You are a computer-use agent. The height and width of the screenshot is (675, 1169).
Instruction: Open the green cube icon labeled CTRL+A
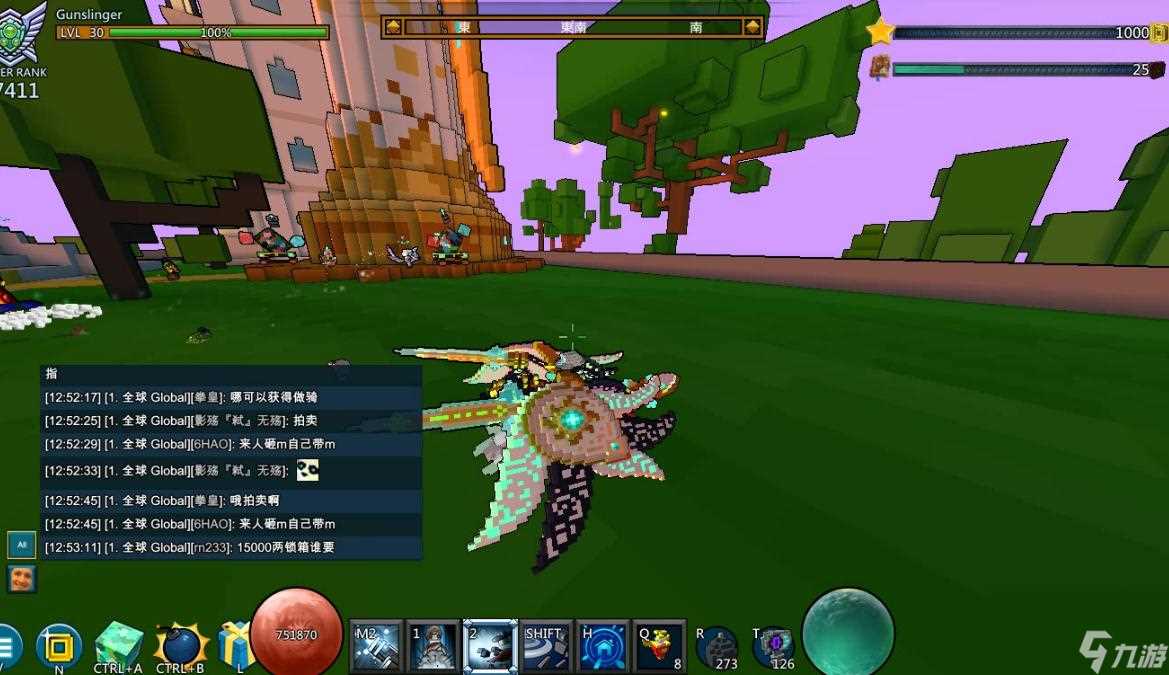(119, 643)
